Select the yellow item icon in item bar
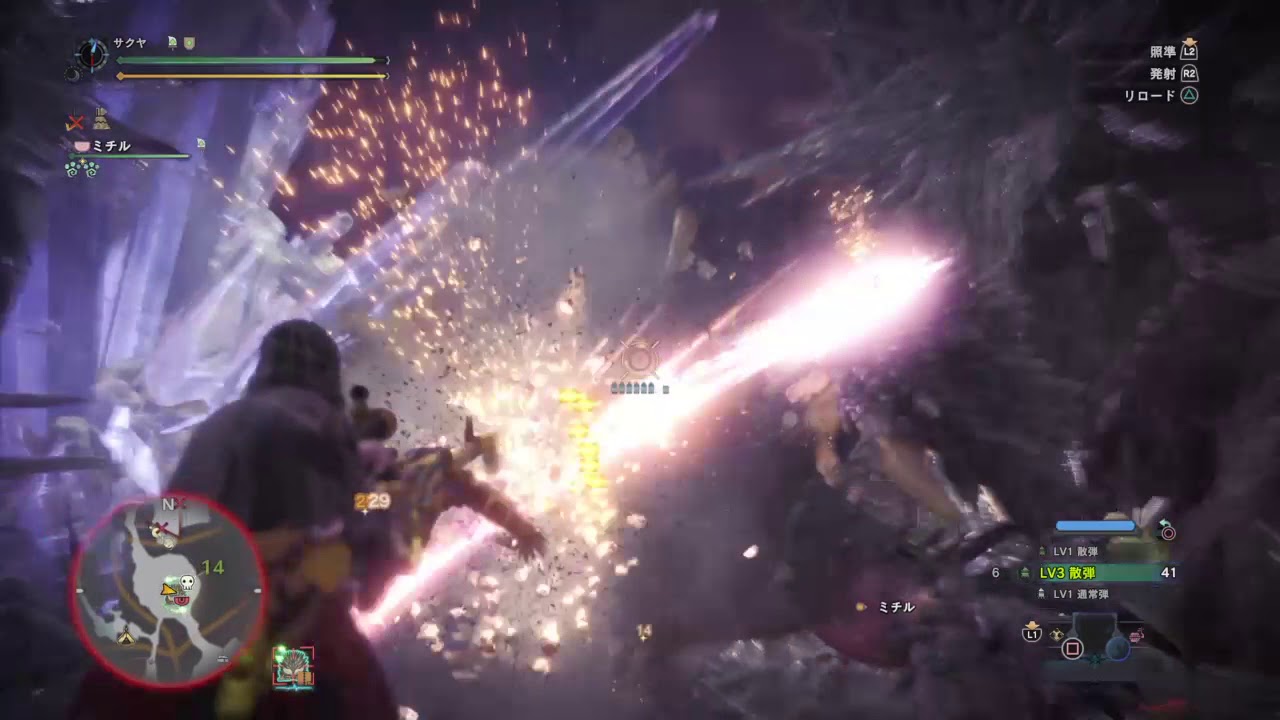This screenshot has height=720, width=1280. point(1057,633)
